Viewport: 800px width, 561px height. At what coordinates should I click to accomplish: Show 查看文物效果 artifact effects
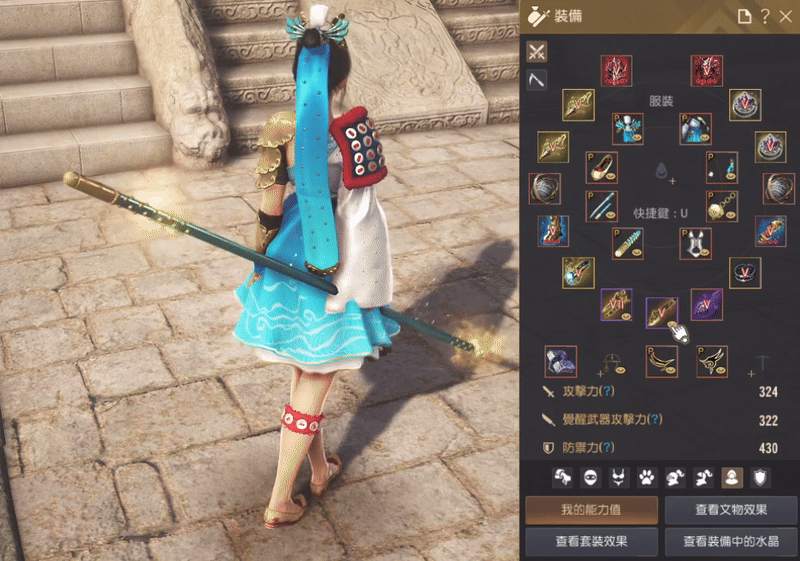(731, 510)
